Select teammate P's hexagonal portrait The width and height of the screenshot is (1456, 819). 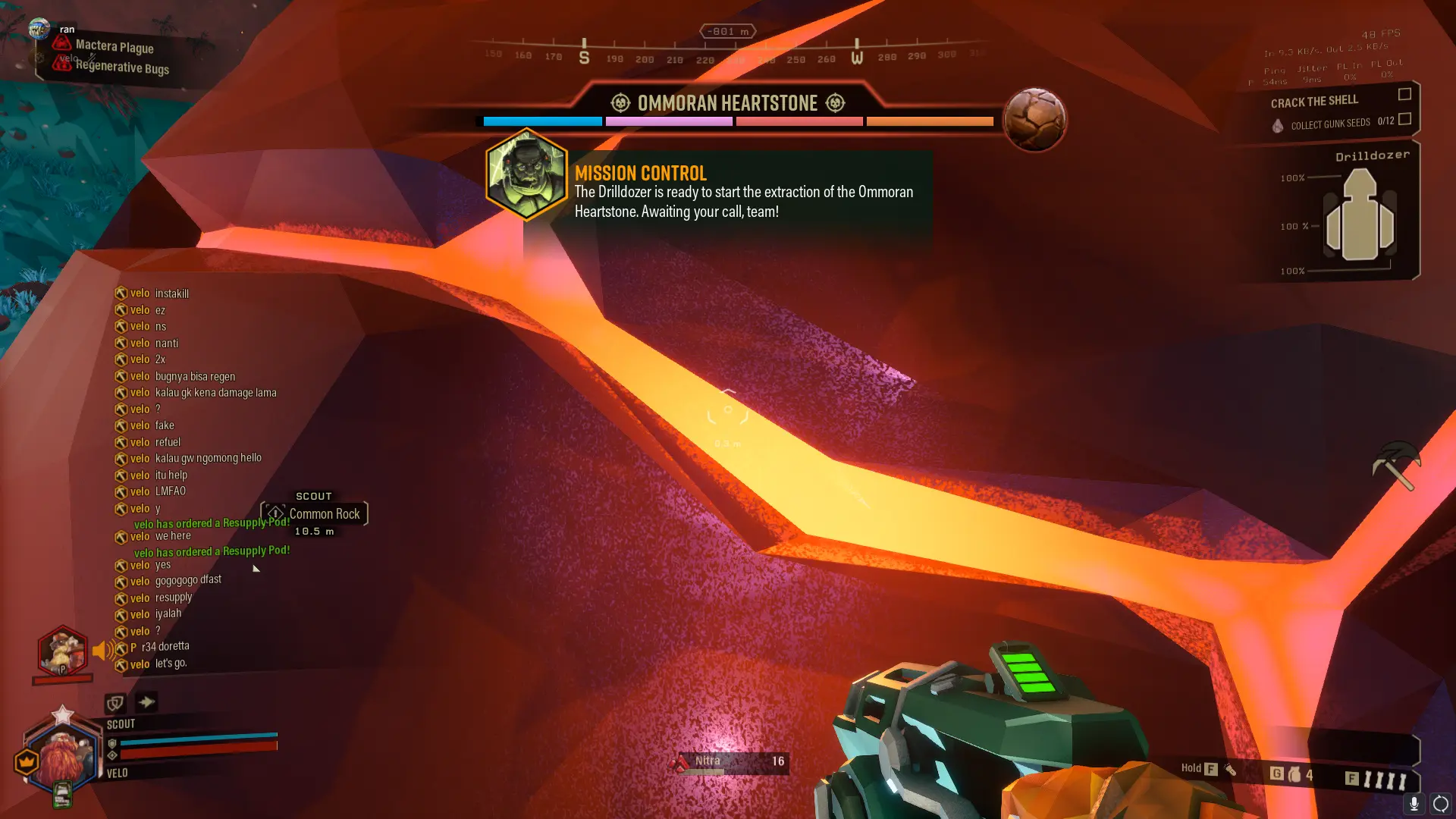pyautogui.click(x=62, y=651)
